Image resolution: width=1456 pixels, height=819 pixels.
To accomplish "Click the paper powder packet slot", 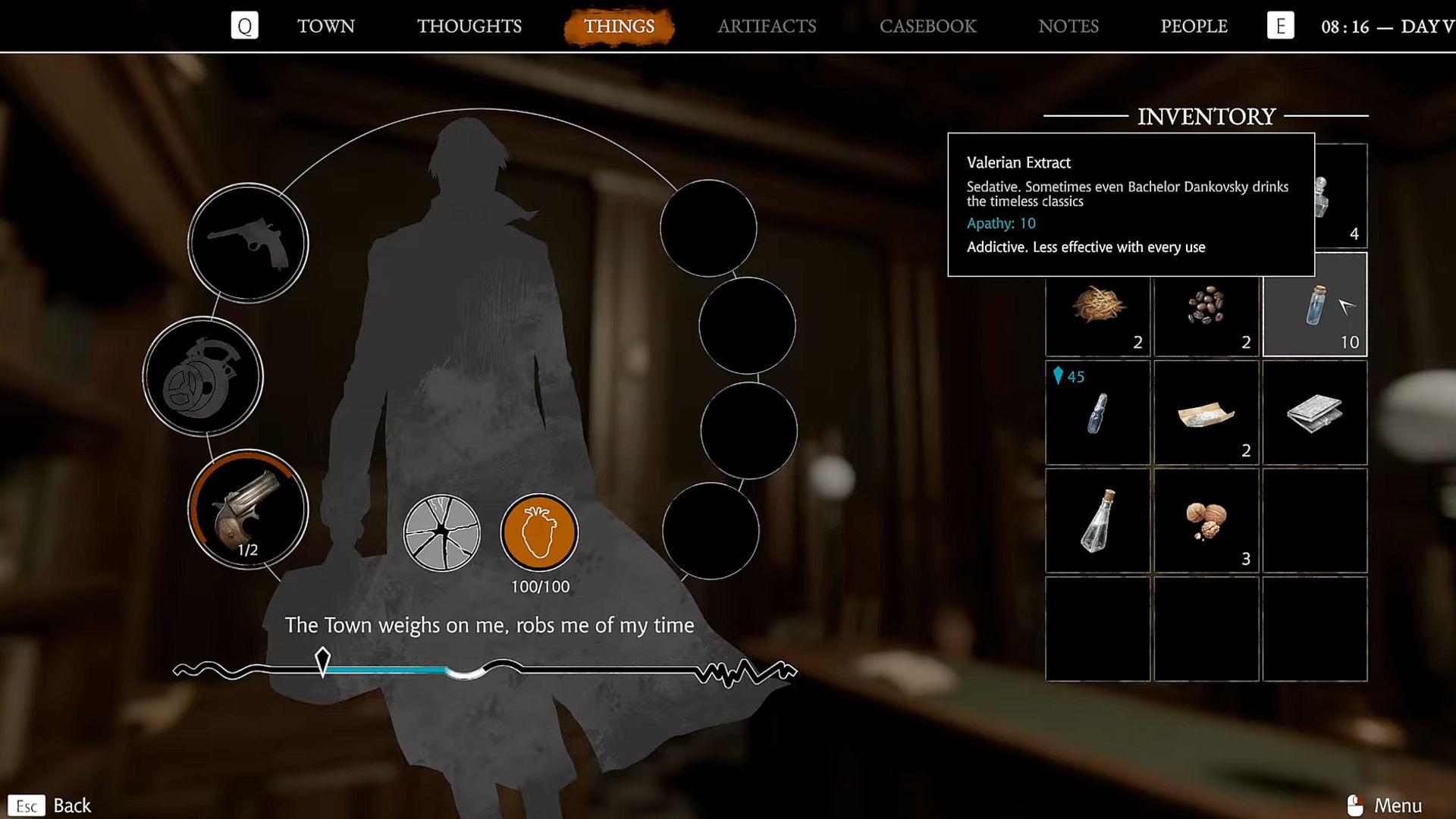I will point(1206,413).
